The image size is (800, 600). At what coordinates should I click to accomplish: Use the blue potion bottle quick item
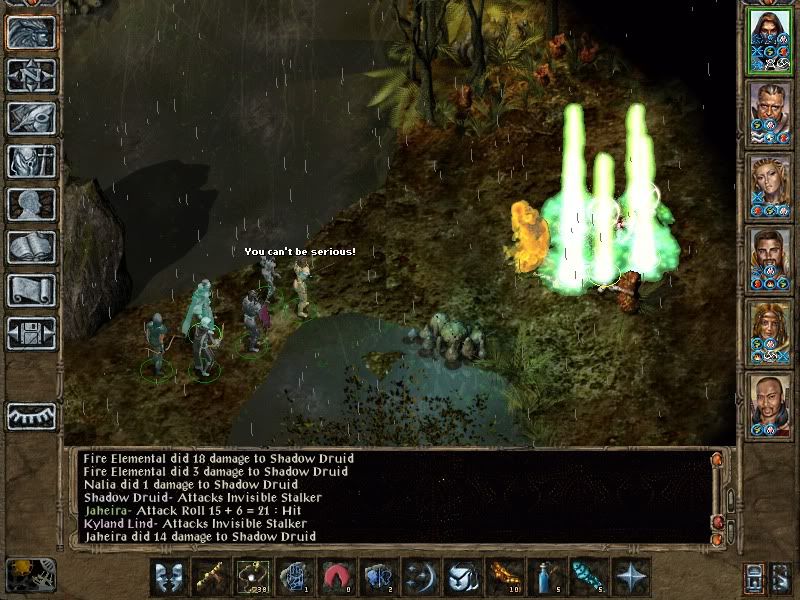[545, 578]
